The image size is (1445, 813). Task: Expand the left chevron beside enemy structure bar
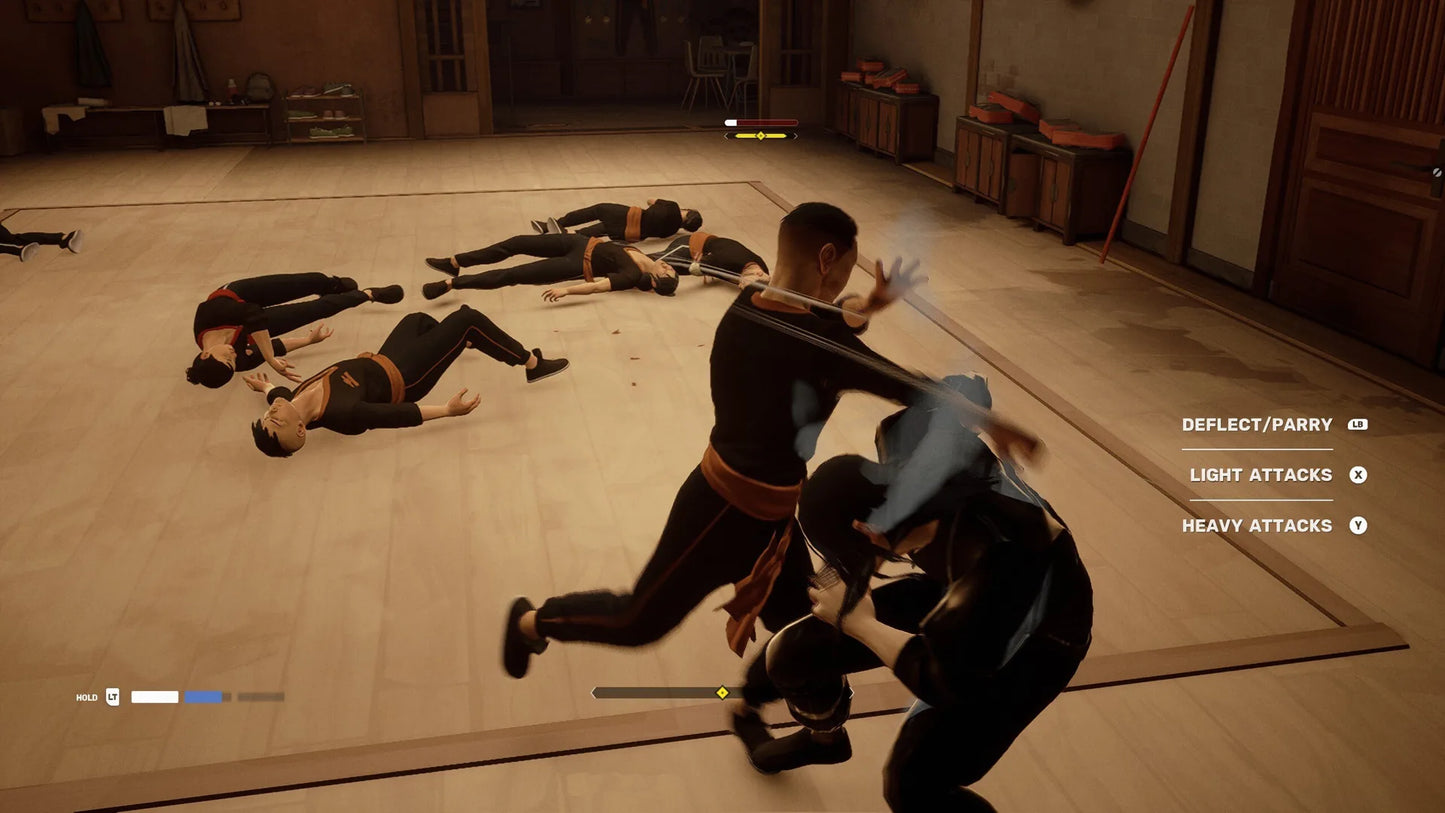726,135
